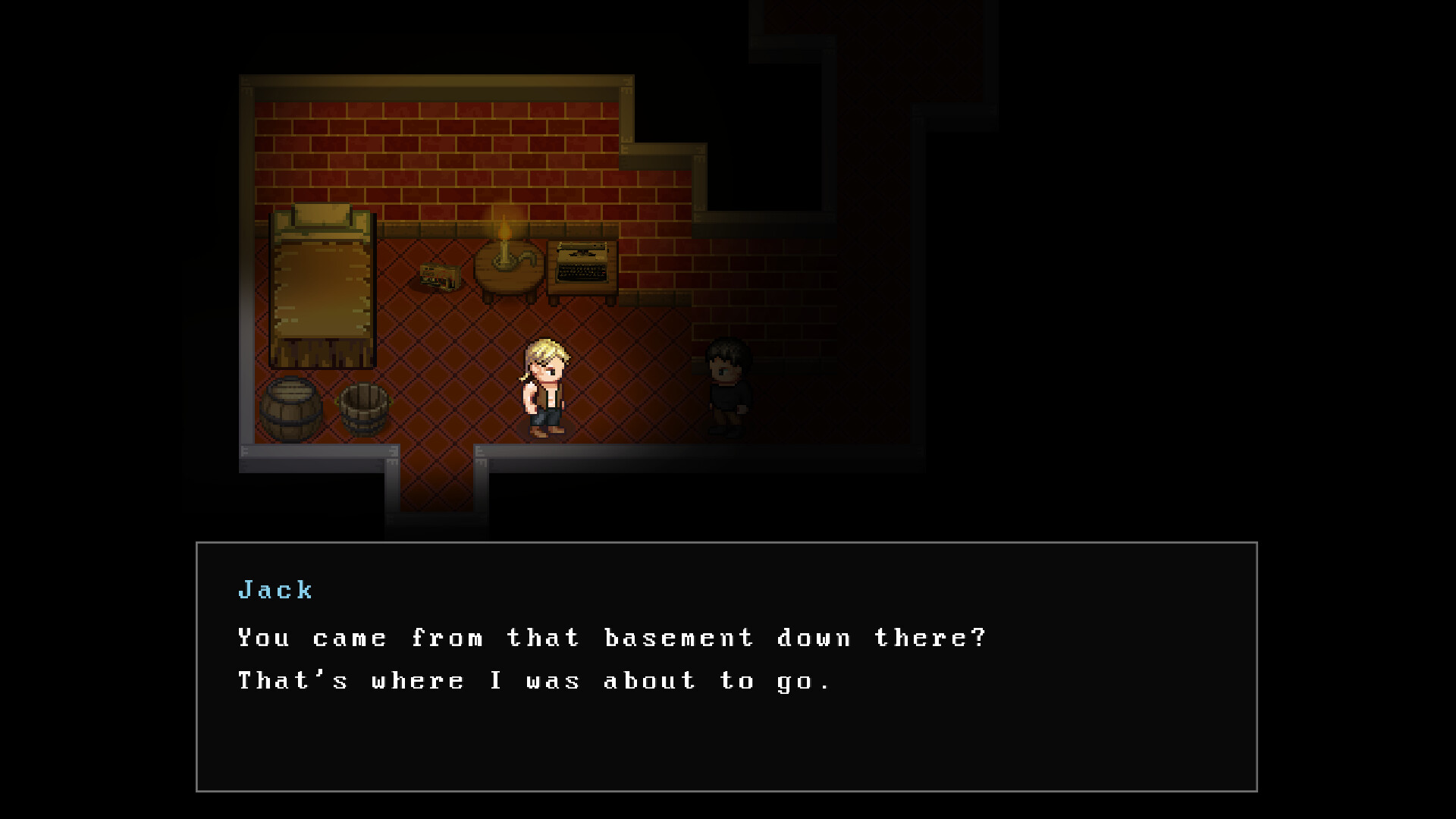Click the speaker name label Jack
The width and height of the screenshot is (1456, 819).
(275, 590)
